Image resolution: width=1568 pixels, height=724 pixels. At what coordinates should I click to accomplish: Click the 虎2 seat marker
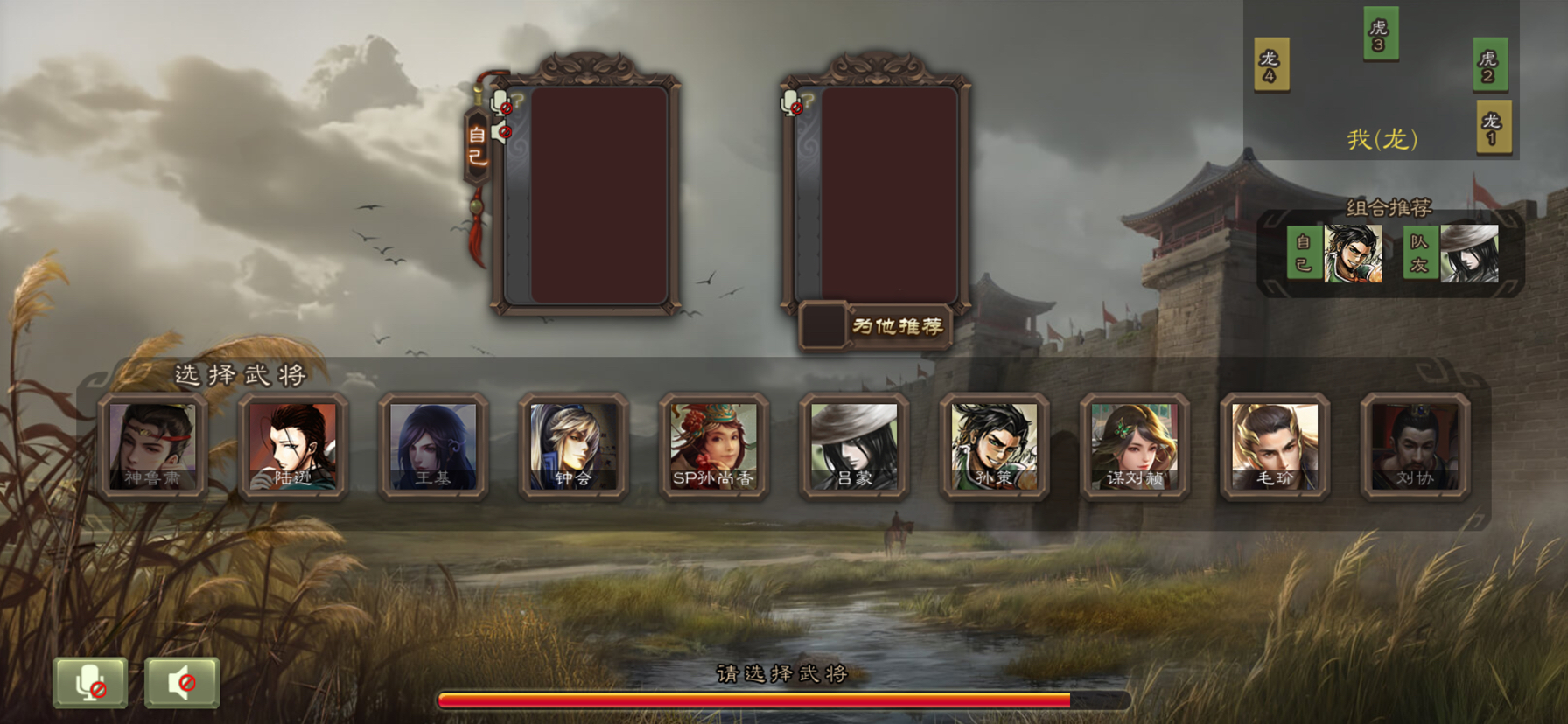coord(1489,65)
